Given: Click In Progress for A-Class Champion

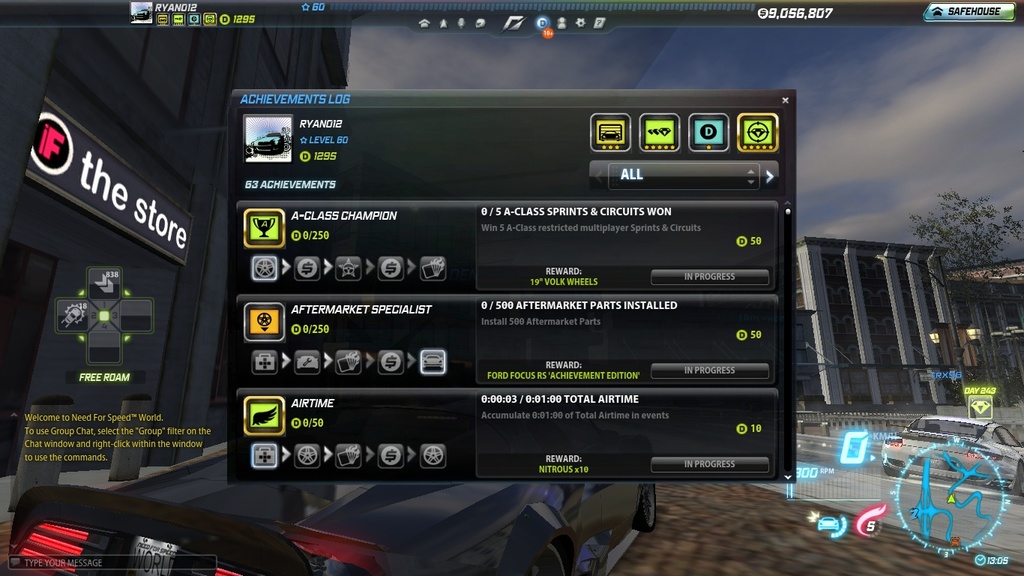Looking at the screenshot, I should click(x=709, y=277).
